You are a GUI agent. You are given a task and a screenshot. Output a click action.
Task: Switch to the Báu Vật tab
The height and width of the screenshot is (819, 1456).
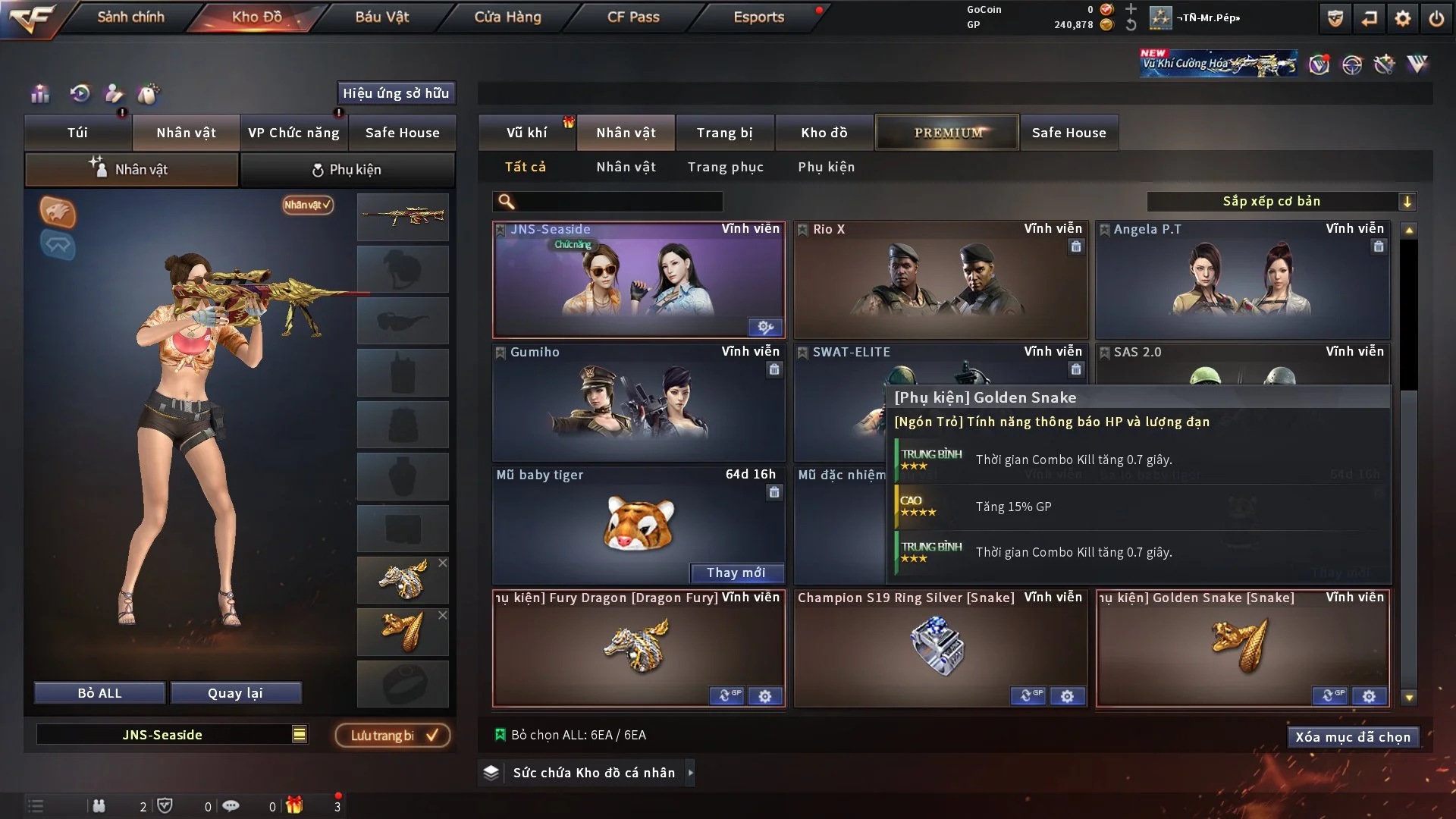coord(382,17)
